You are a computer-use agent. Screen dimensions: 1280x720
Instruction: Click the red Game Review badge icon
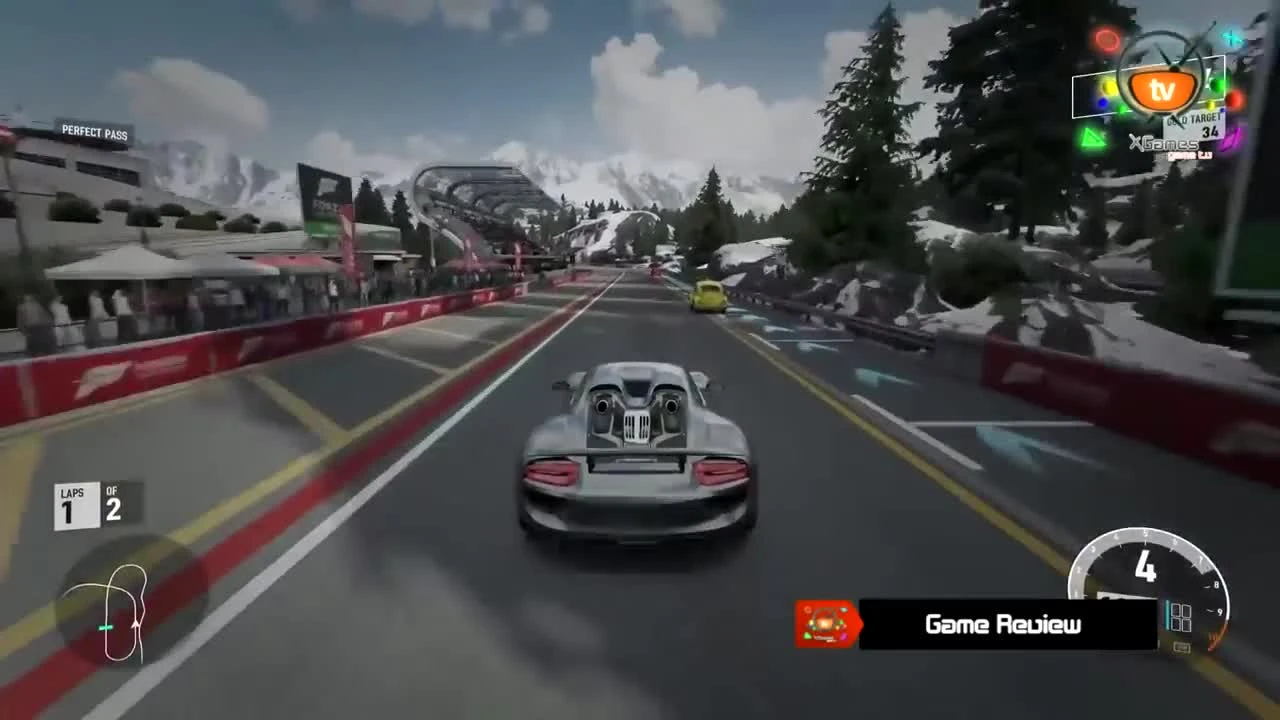(825, 623)
